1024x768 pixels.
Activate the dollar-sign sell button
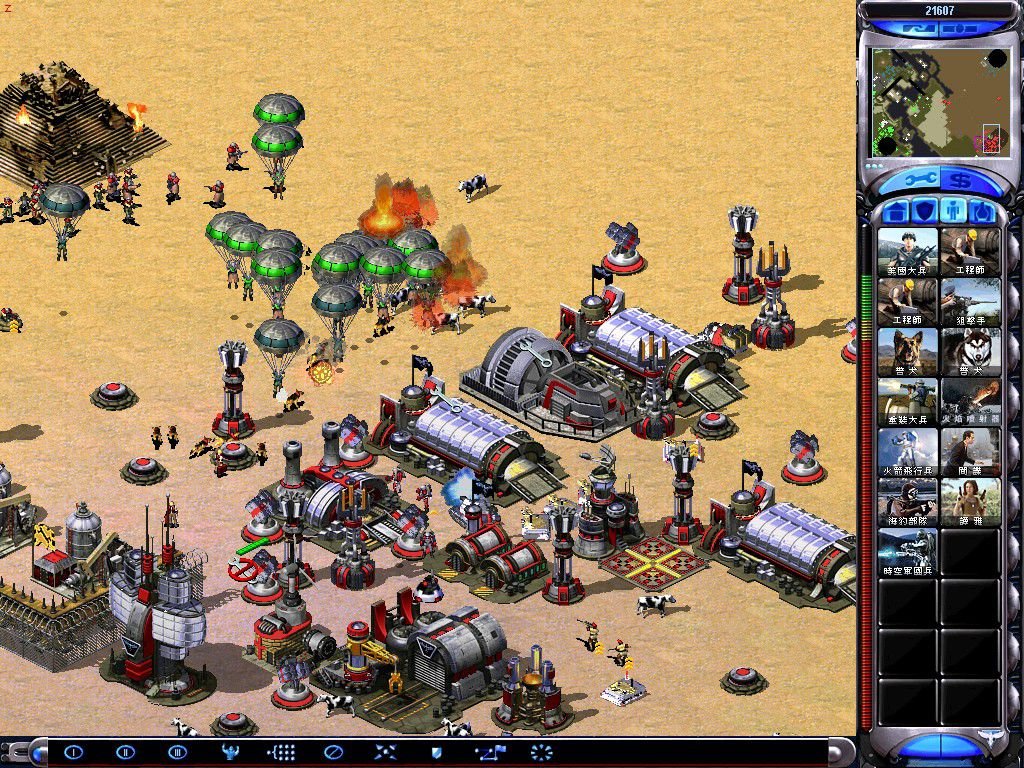(960, 180)
